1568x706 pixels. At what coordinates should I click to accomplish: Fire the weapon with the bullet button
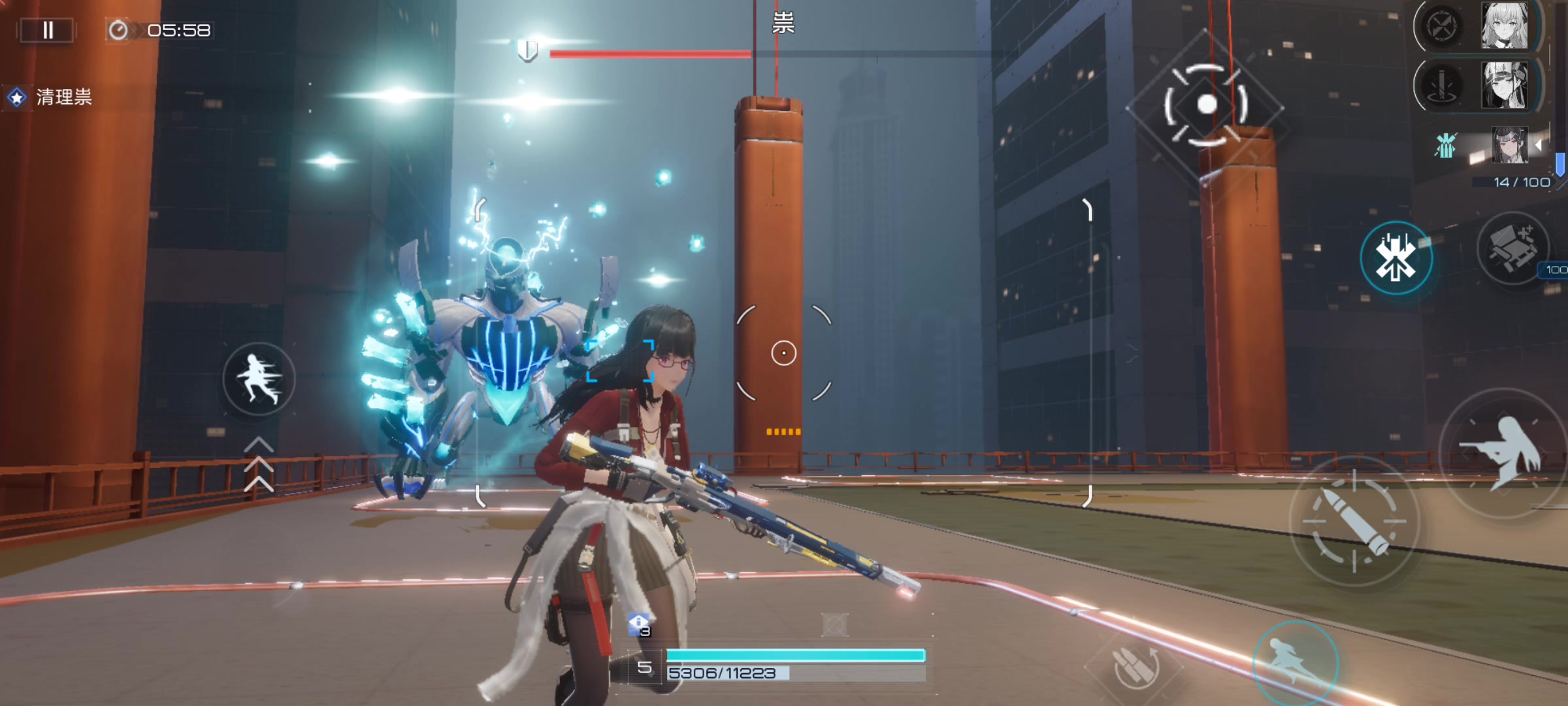click(x=1354, y=521)
